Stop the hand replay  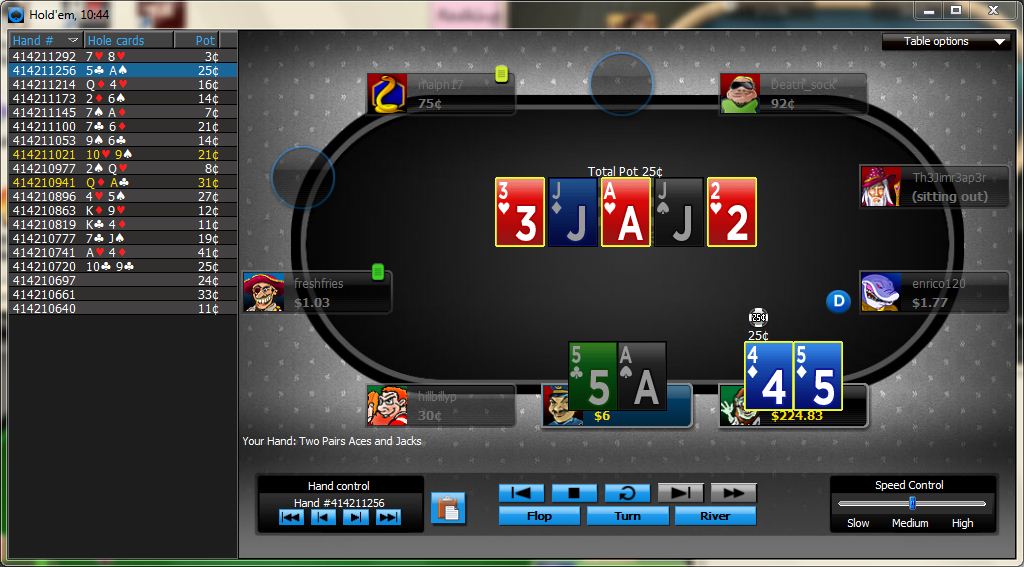tap(574, 493)
